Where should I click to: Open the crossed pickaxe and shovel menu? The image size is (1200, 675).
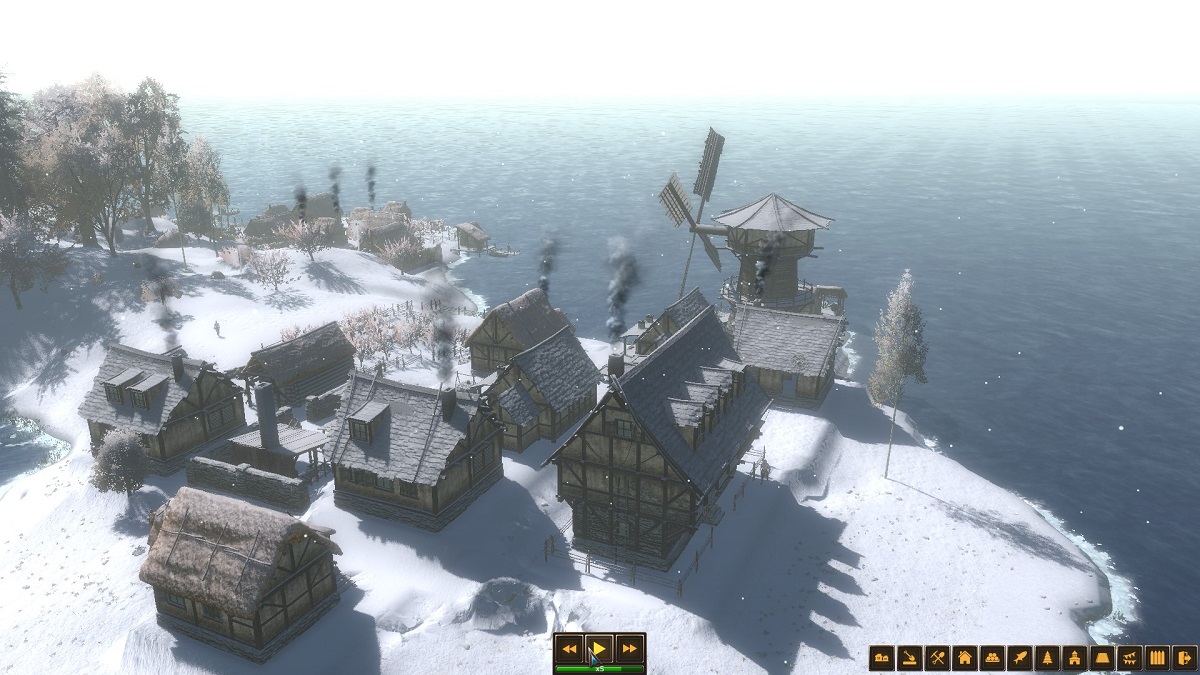click(937, 657)
